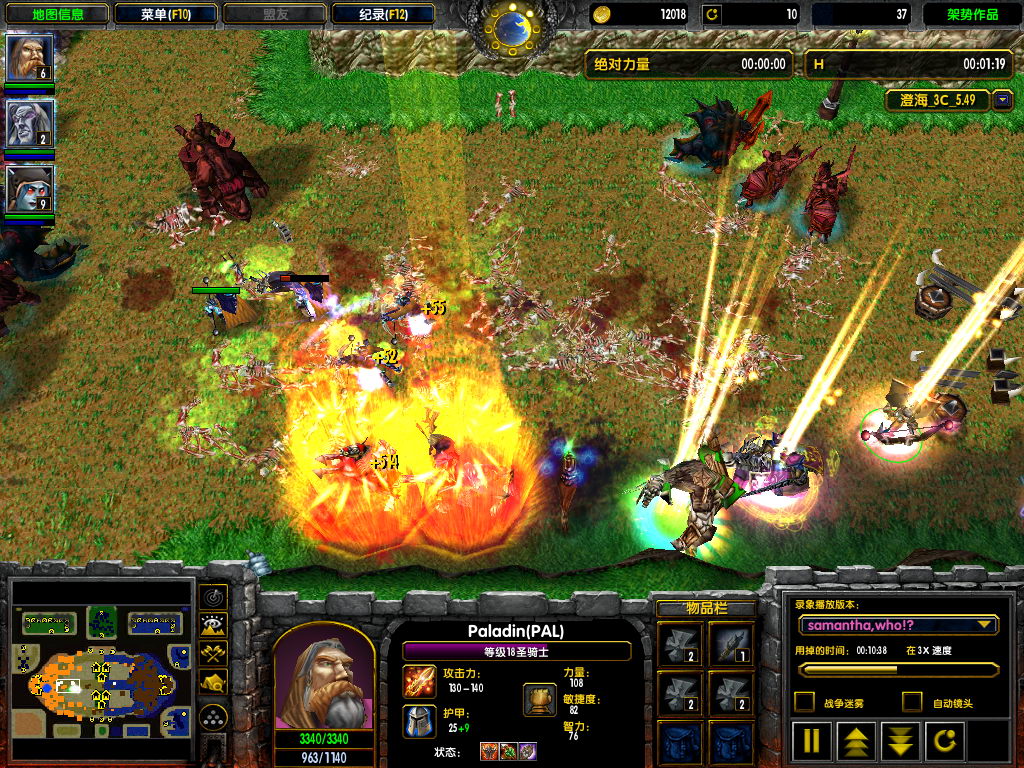Screen dimensions: 1024x768
Task: Open the 纪录 log button
Action: tap(383, 14)
